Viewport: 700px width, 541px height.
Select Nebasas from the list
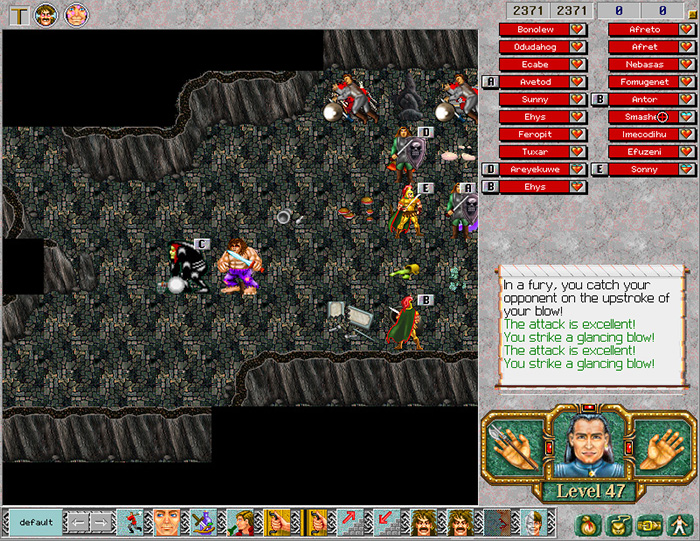(x=644, y=65)
